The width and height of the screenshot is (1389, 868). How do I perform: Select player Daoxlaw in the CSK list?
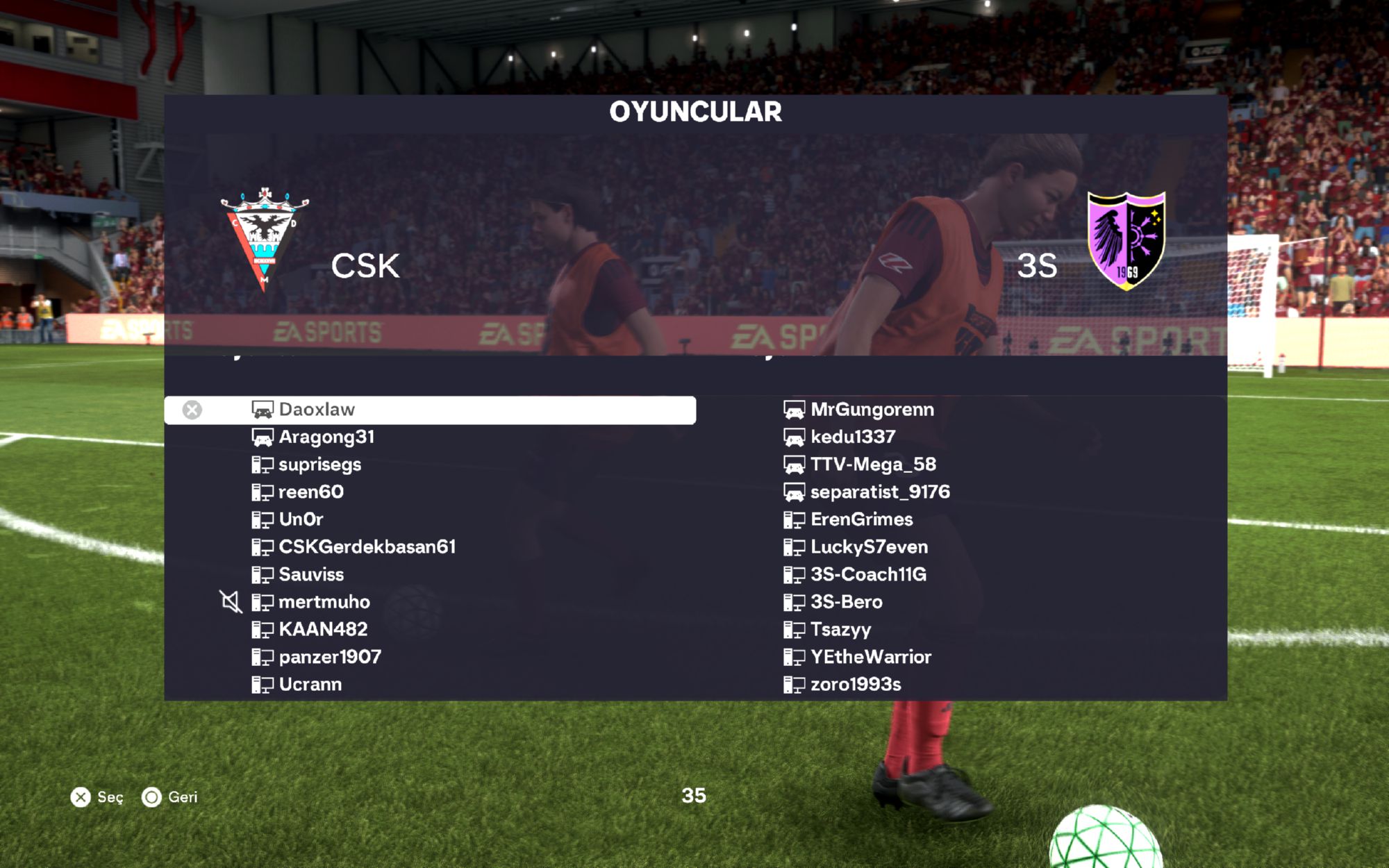(x=317, y=410)
